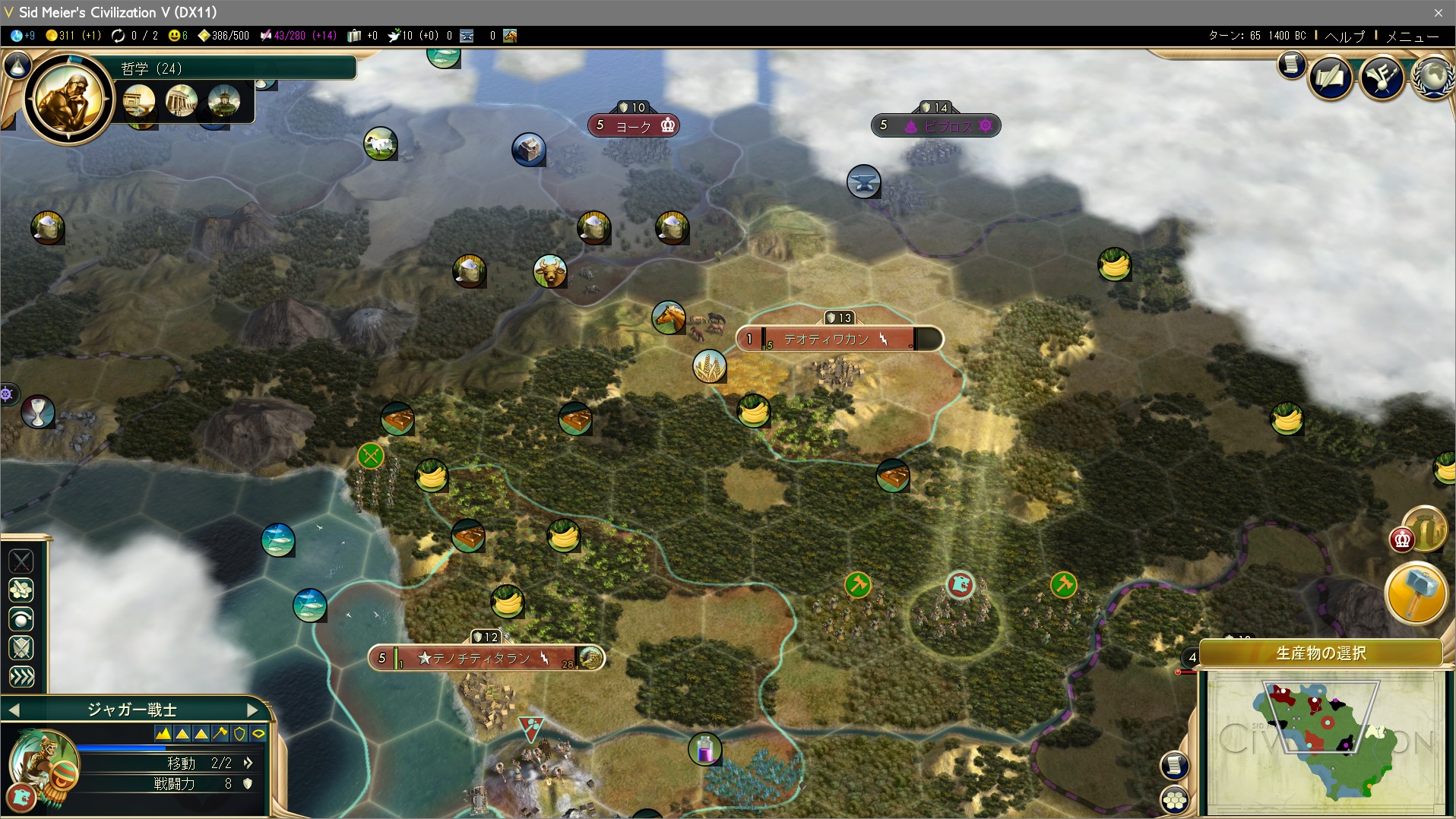Screen dimensions: 1456x819
Task: Click the hammer production notification
Action: (x=1416, y=593)
